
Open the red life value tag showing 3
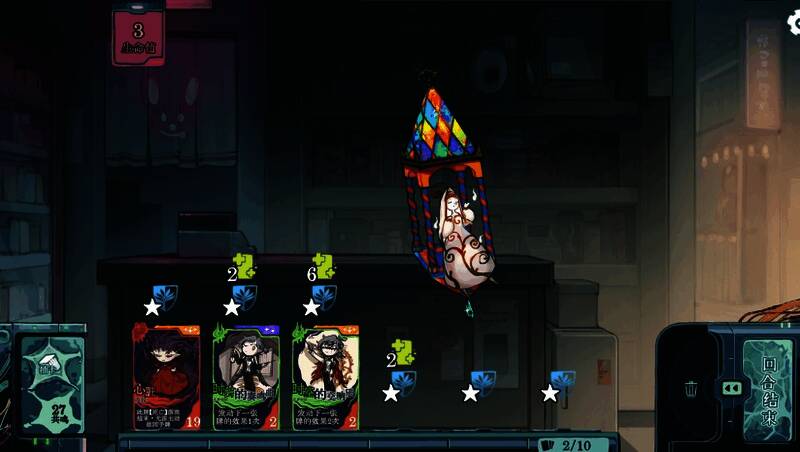pos(139,37)
